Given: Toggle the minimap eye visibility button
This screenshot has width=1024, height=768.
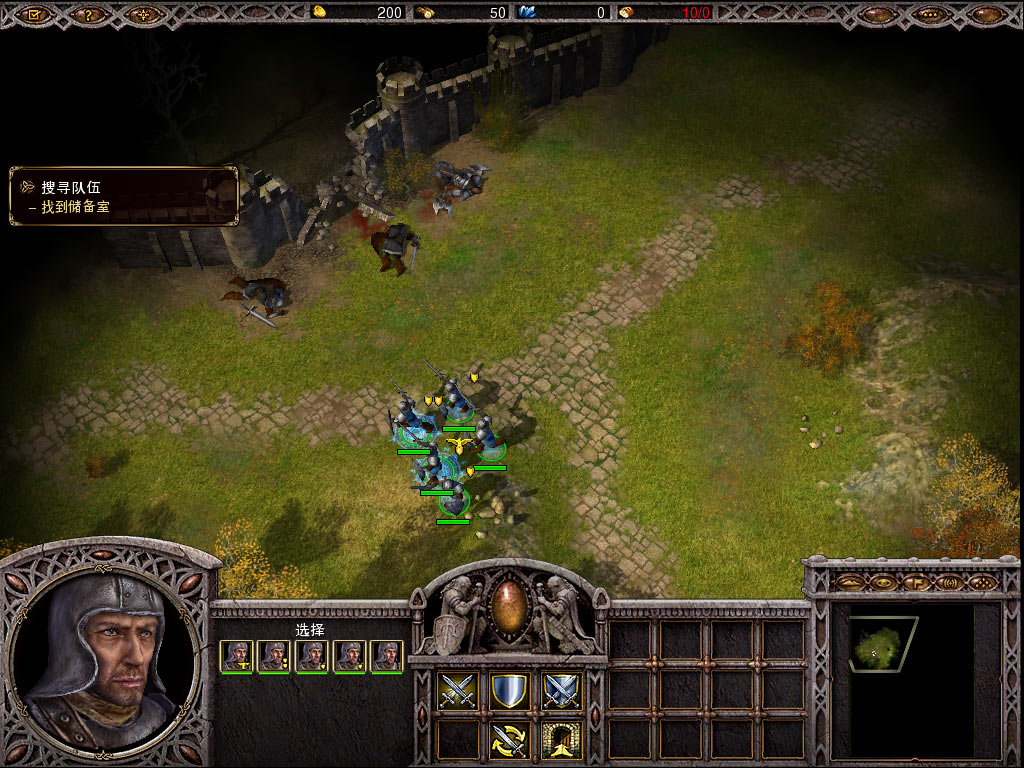Looking at the screenshot, I should click(x=882, y=581).
